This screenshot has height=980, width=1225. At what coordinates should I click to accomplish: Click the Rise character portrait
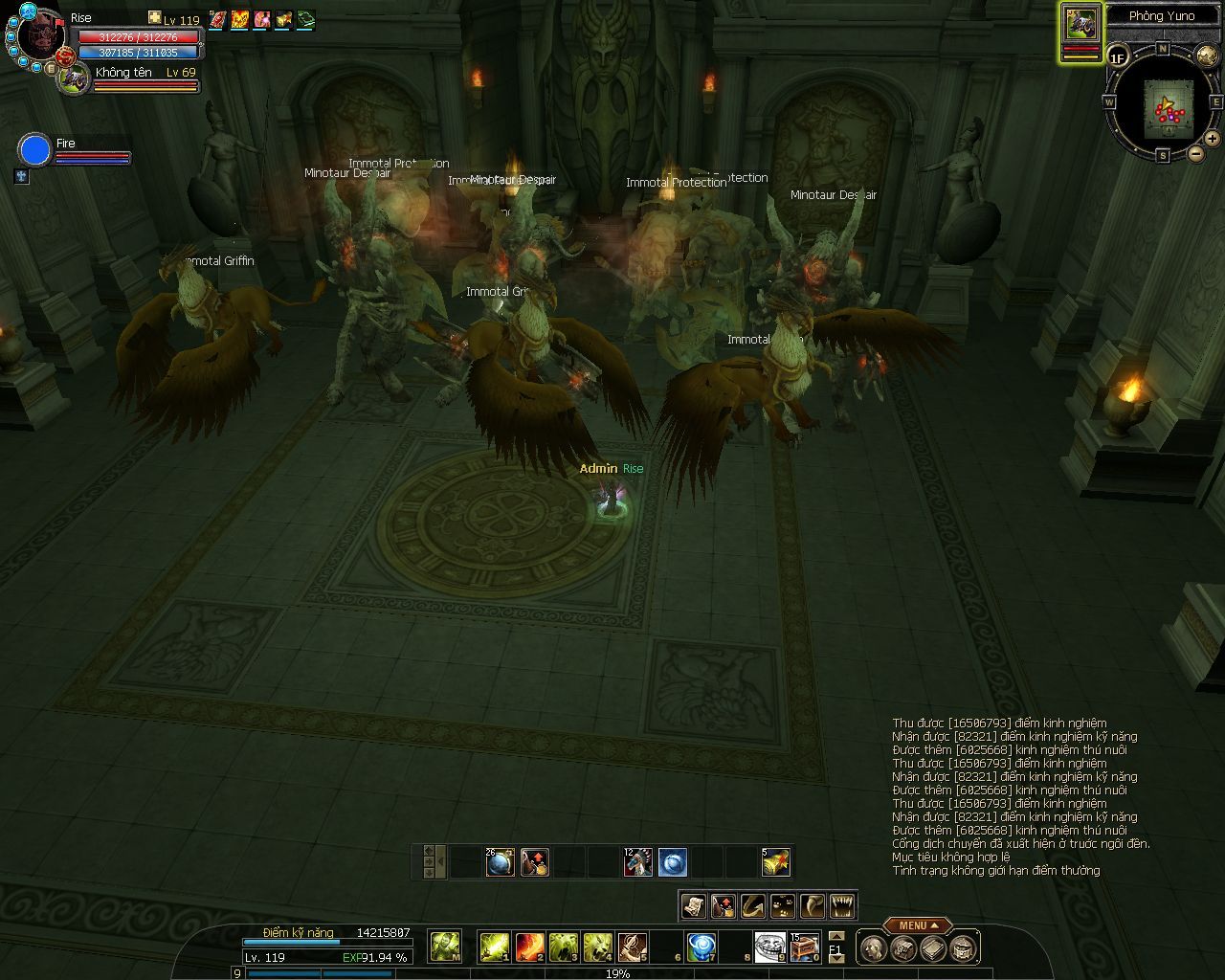point(40,36)
